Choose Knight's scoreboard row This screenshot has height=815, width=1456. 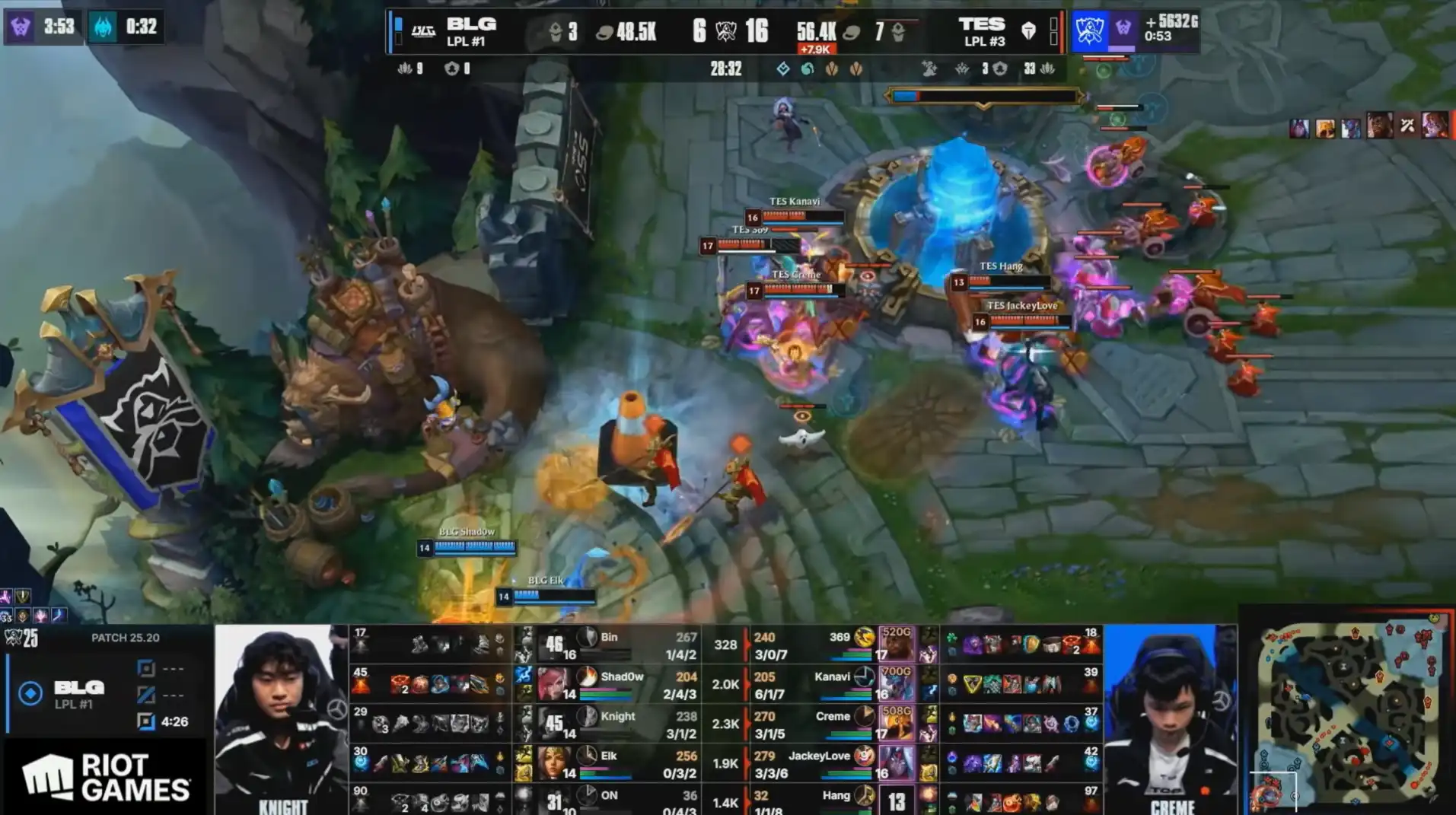pos(609,724)
